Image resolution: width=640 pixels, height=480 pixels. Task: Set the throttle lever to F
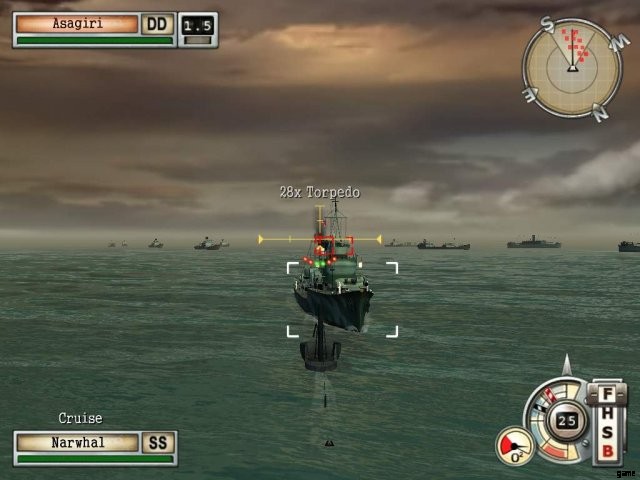(607, 395)
